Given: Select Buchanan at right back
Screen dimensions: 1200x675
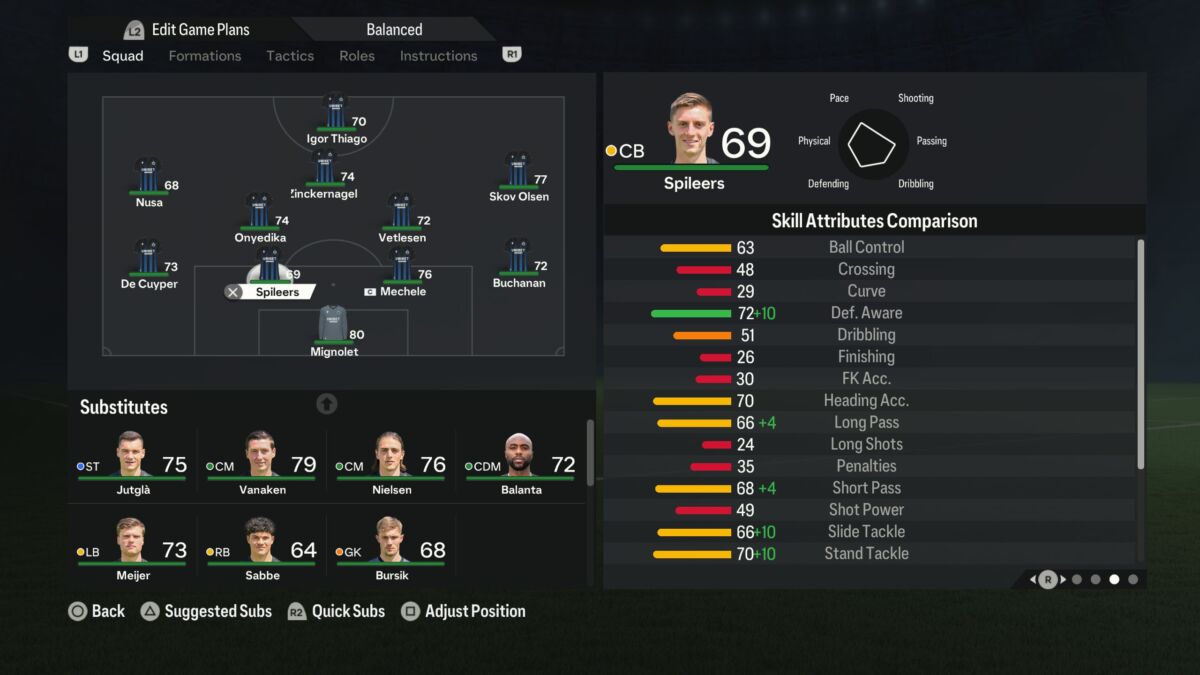Looking at the screenshot, I should [x=518, y=261].
